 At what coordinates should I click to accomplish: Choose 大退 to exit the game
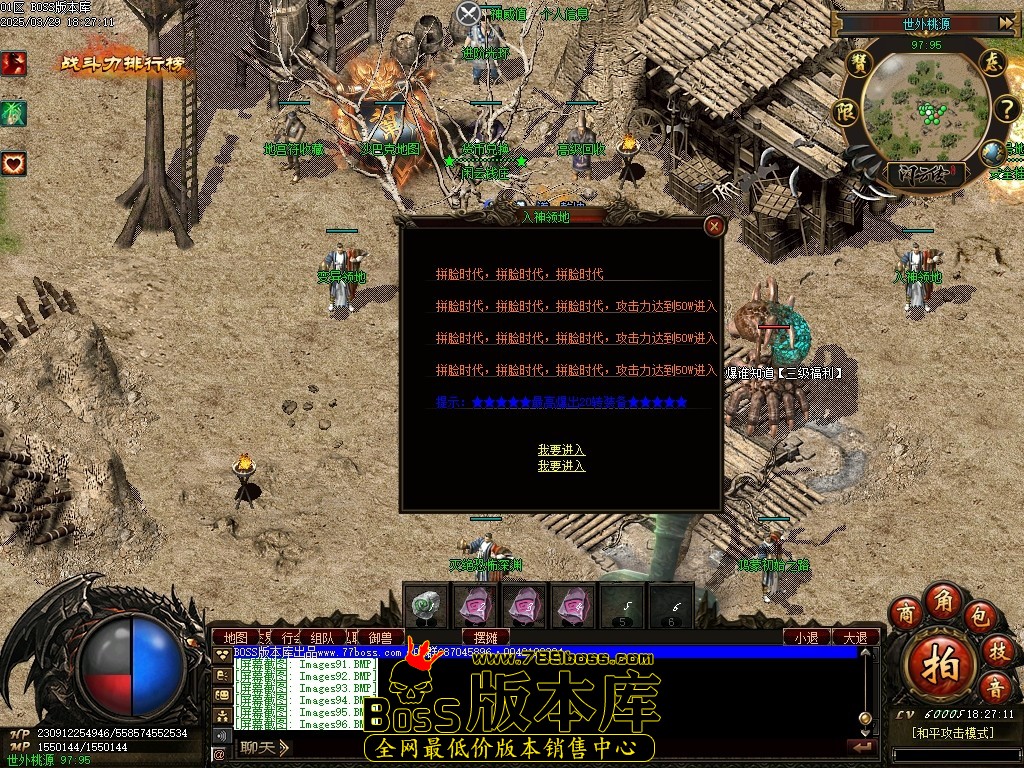click(x=855, y=637)
